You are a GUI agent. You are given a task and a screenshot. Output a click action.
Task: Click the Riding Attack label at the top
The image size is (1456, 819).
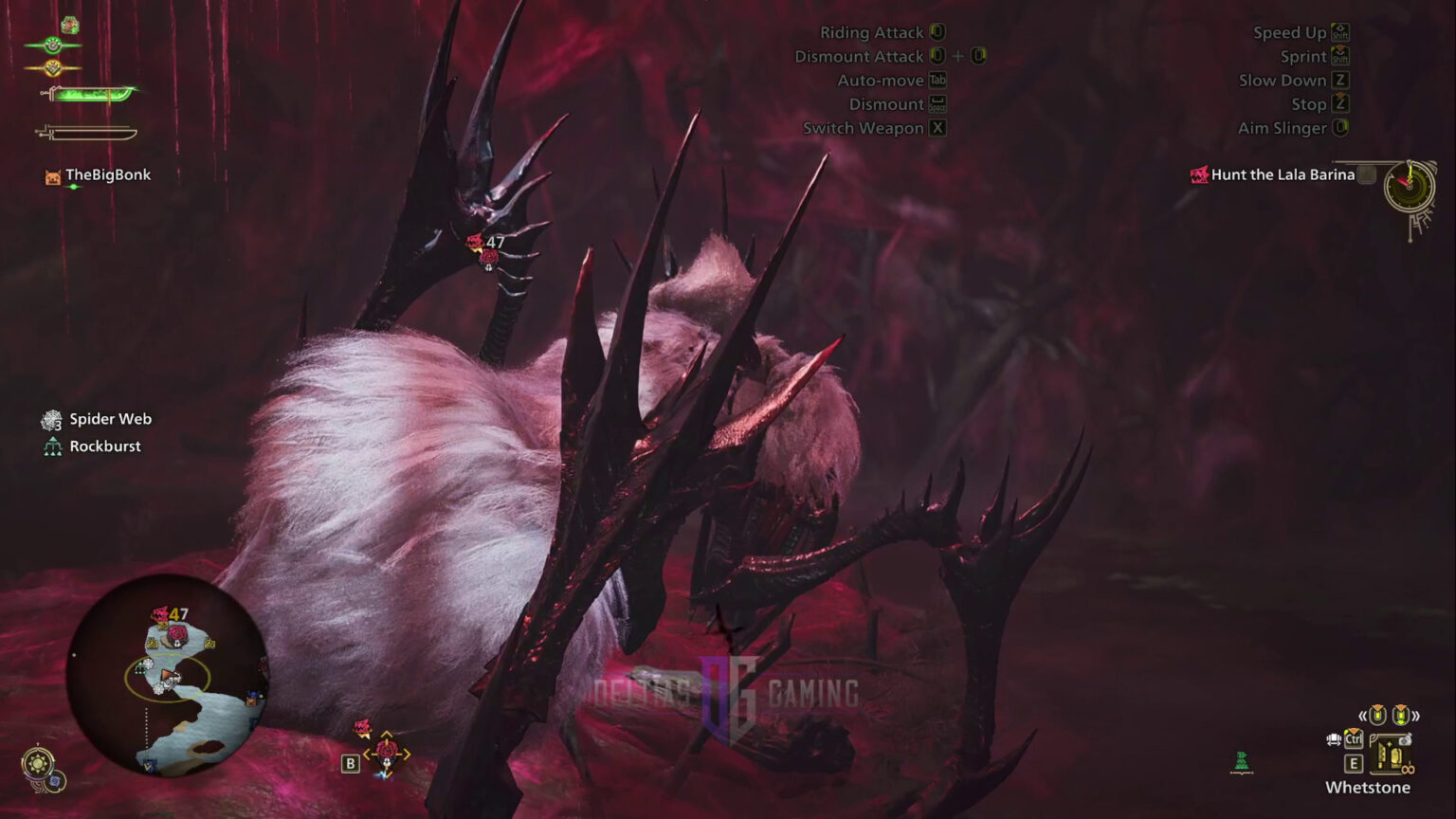(873, 31)
